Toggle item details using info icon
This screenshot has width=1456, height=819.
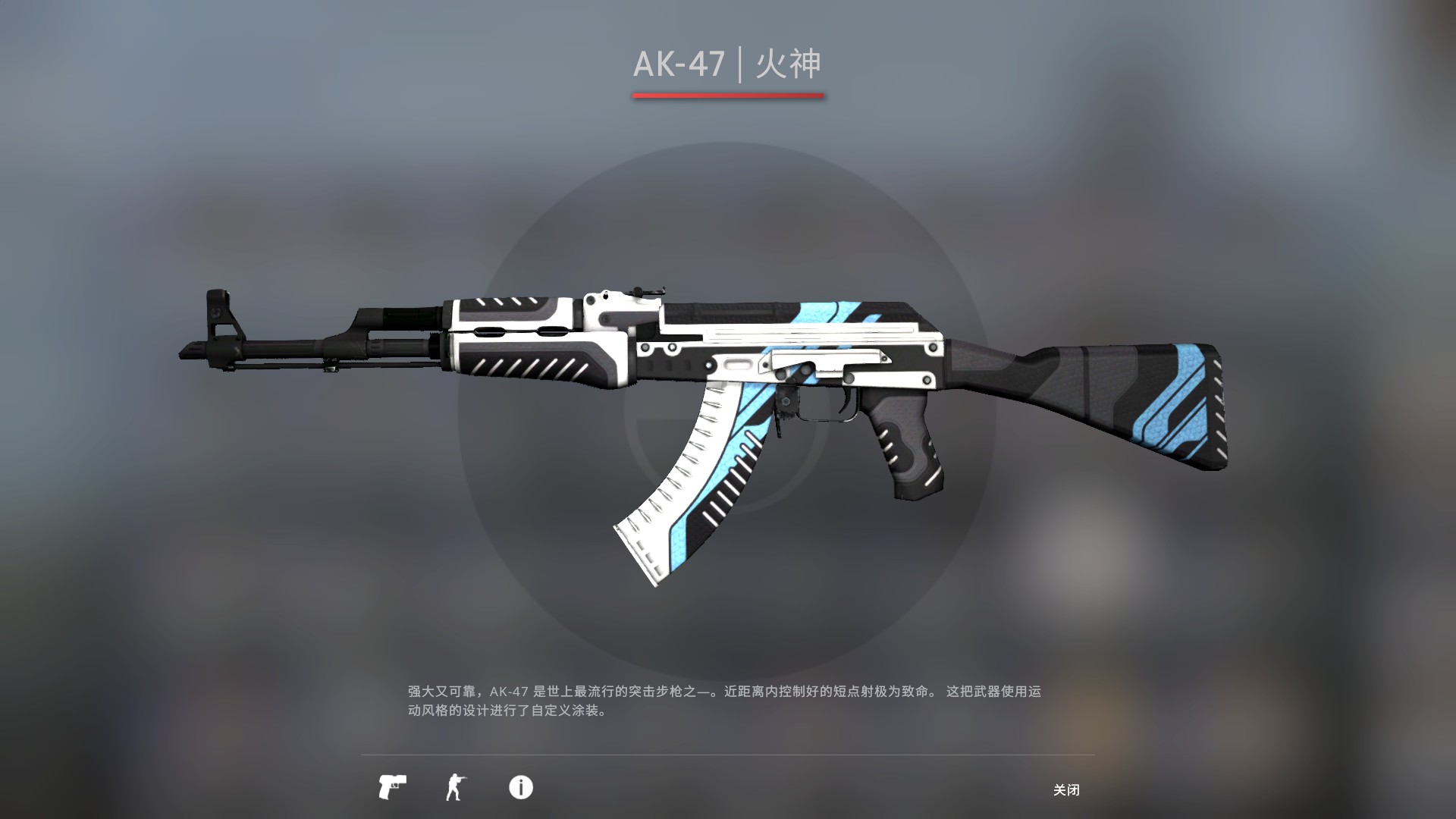coord(522,789)
